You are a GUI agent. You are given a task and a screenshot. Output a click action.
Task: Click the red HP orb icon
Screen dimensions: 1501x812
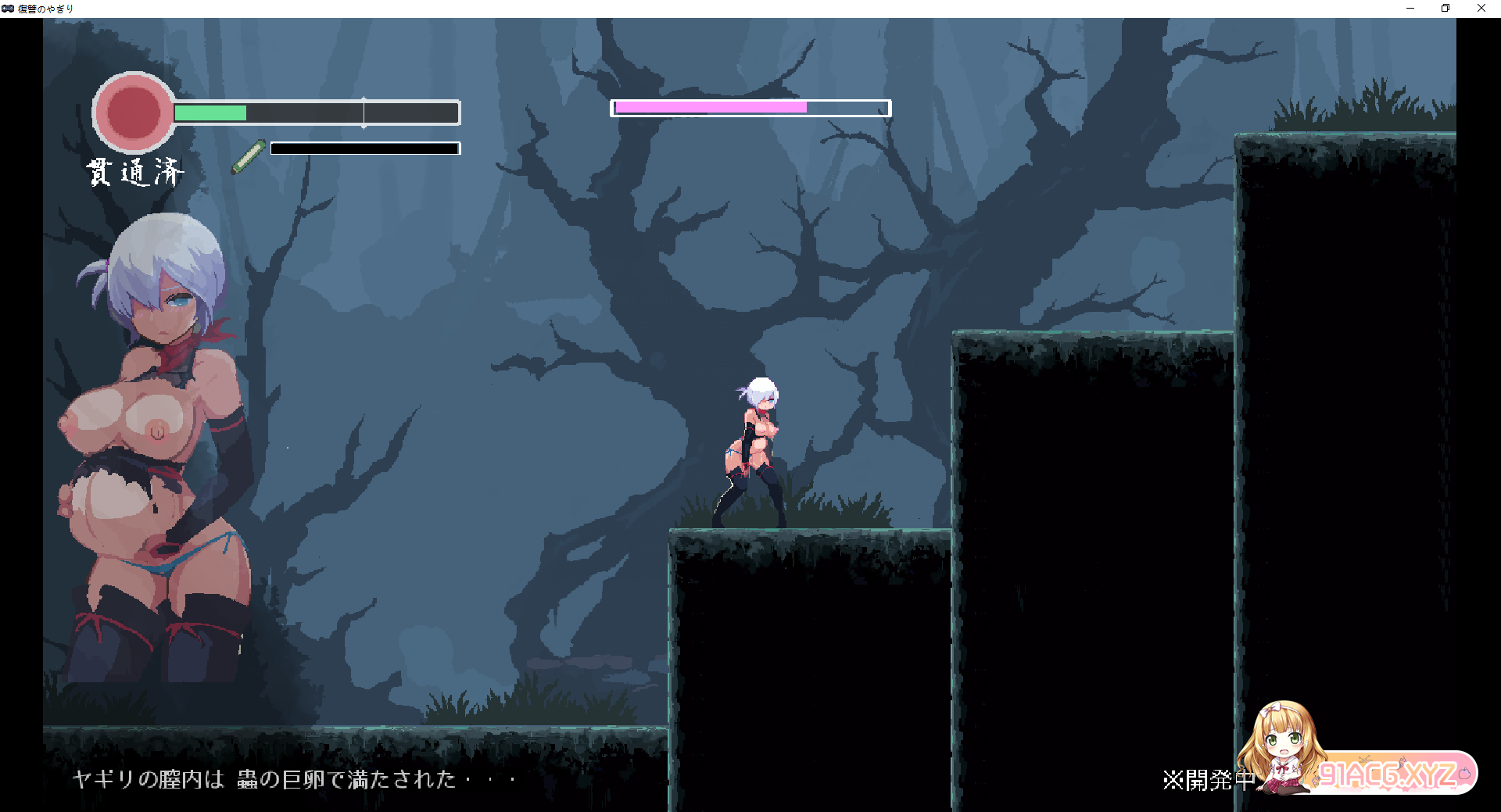tap(134, 112)
